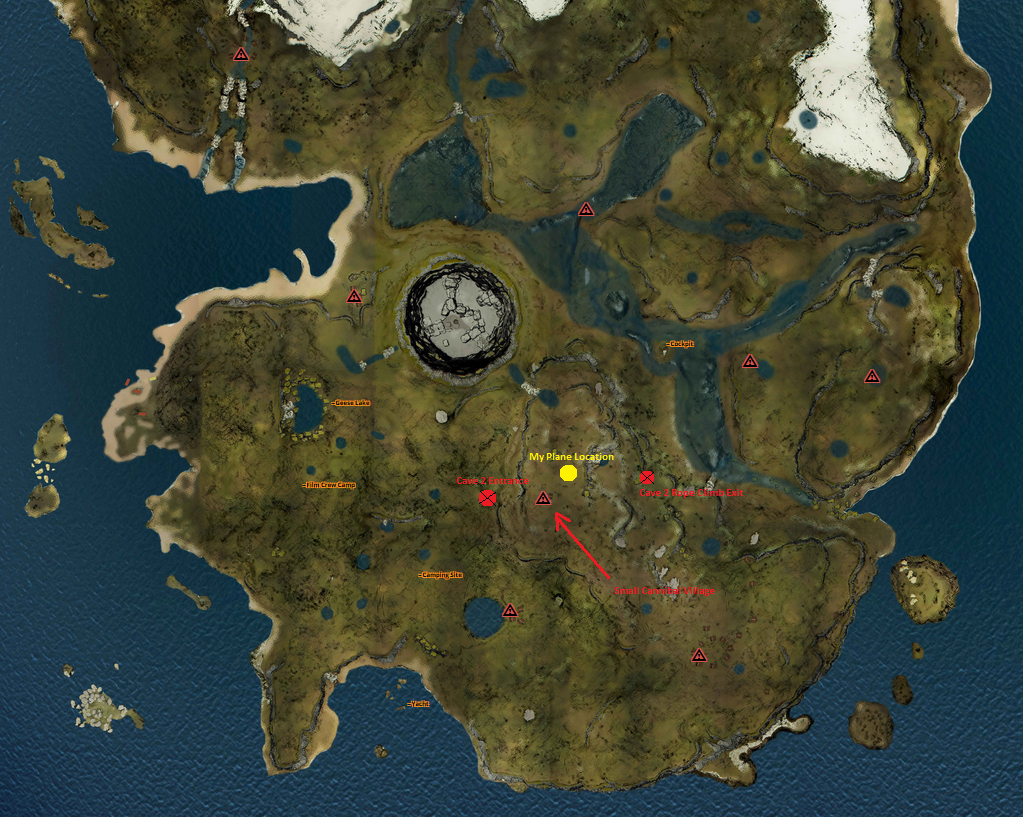Choose the Film Crew Camp label
The width and height of the screenshot is (1023, 817).
[330, 485]
